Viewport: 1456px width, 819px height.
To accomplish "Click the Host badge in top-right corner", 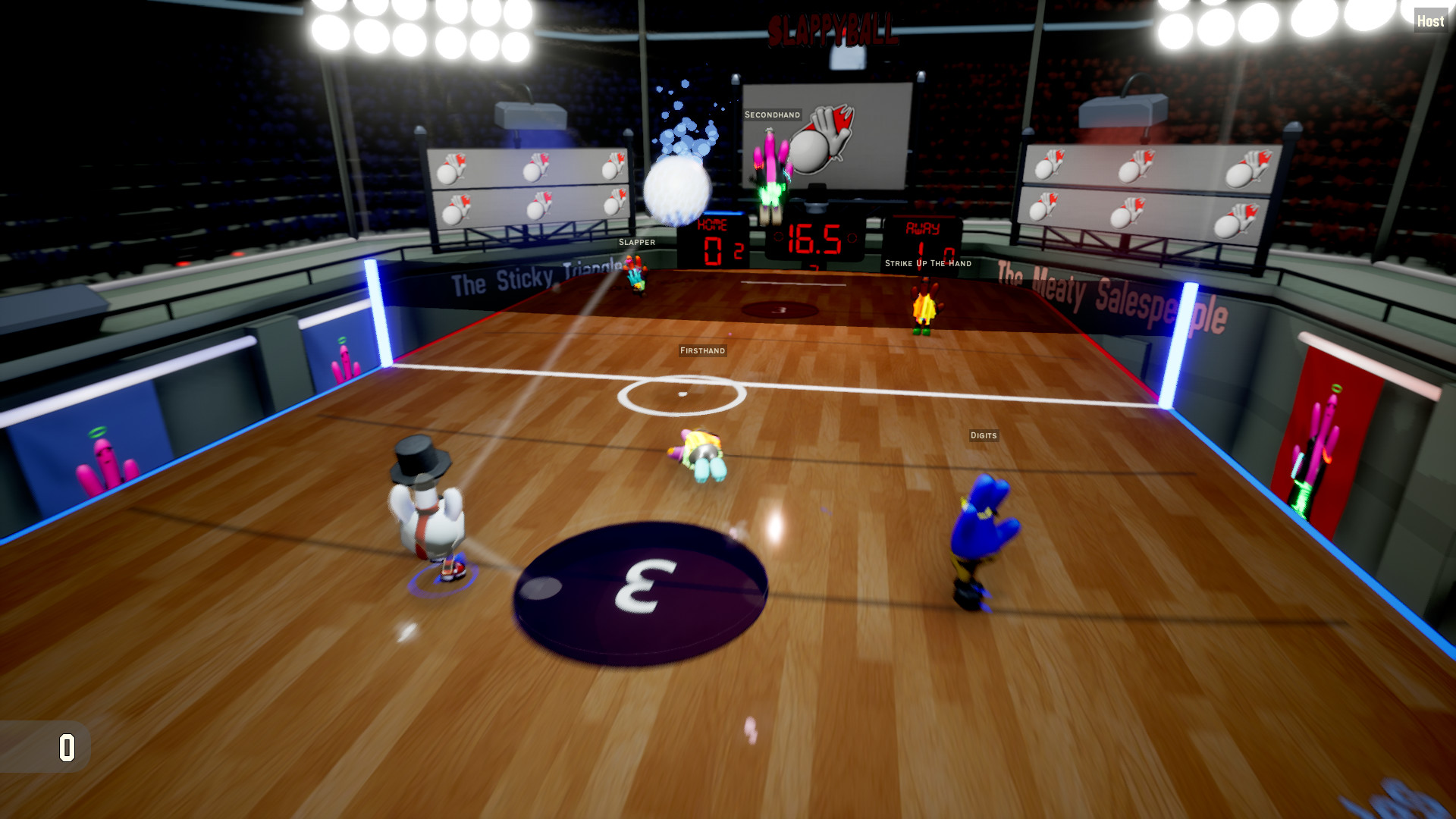I will tap(1432, 21).
